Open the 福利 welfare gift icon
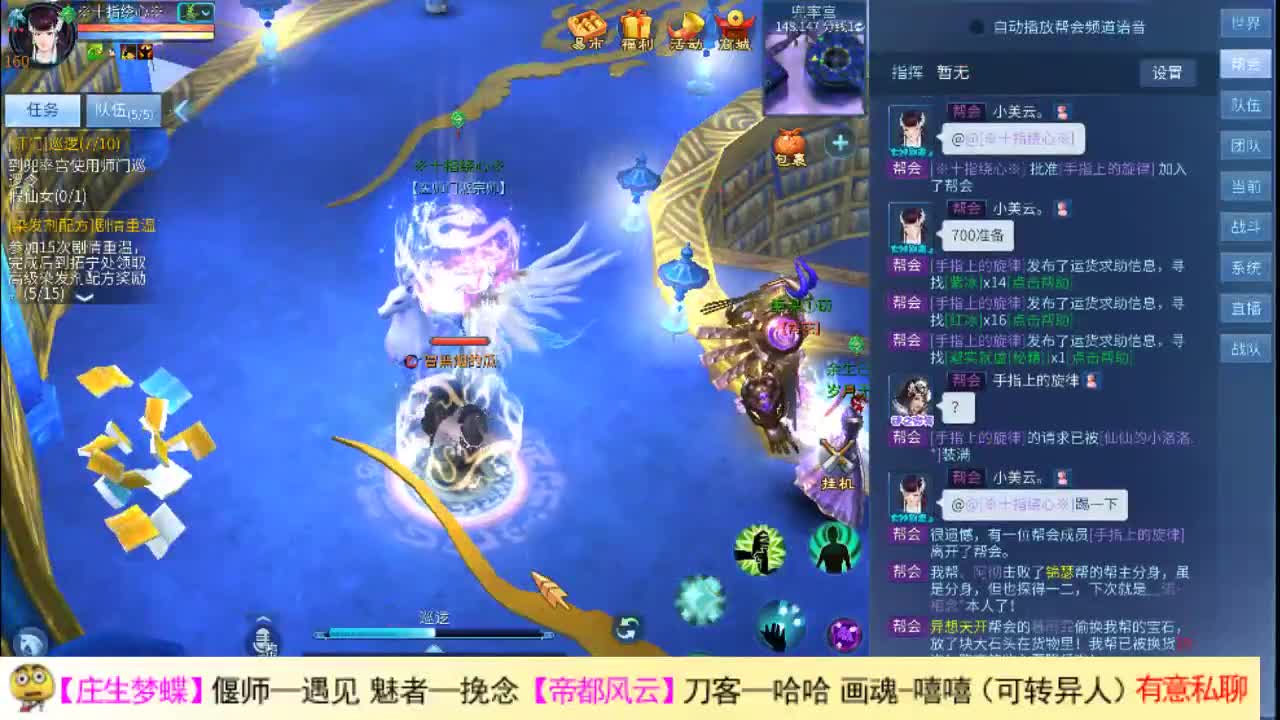Image resolution: width=1280 pixels, height=720 pixels. point(637,25)
